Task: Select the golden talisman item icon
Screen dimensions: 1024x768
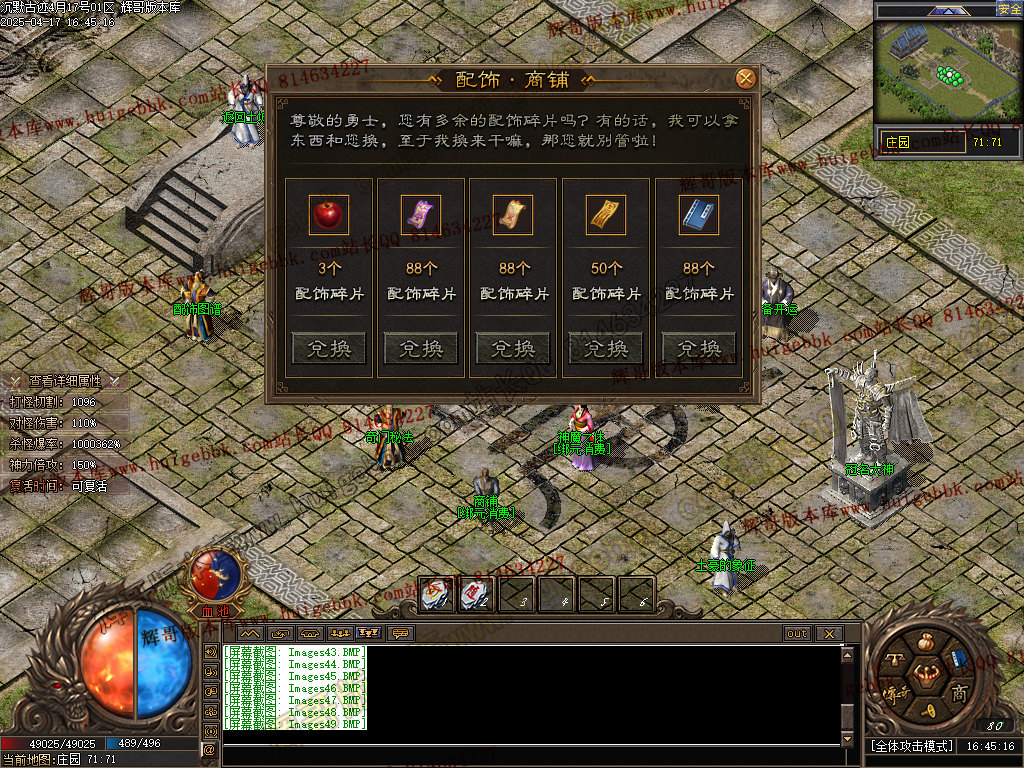Action: [606, 215]
